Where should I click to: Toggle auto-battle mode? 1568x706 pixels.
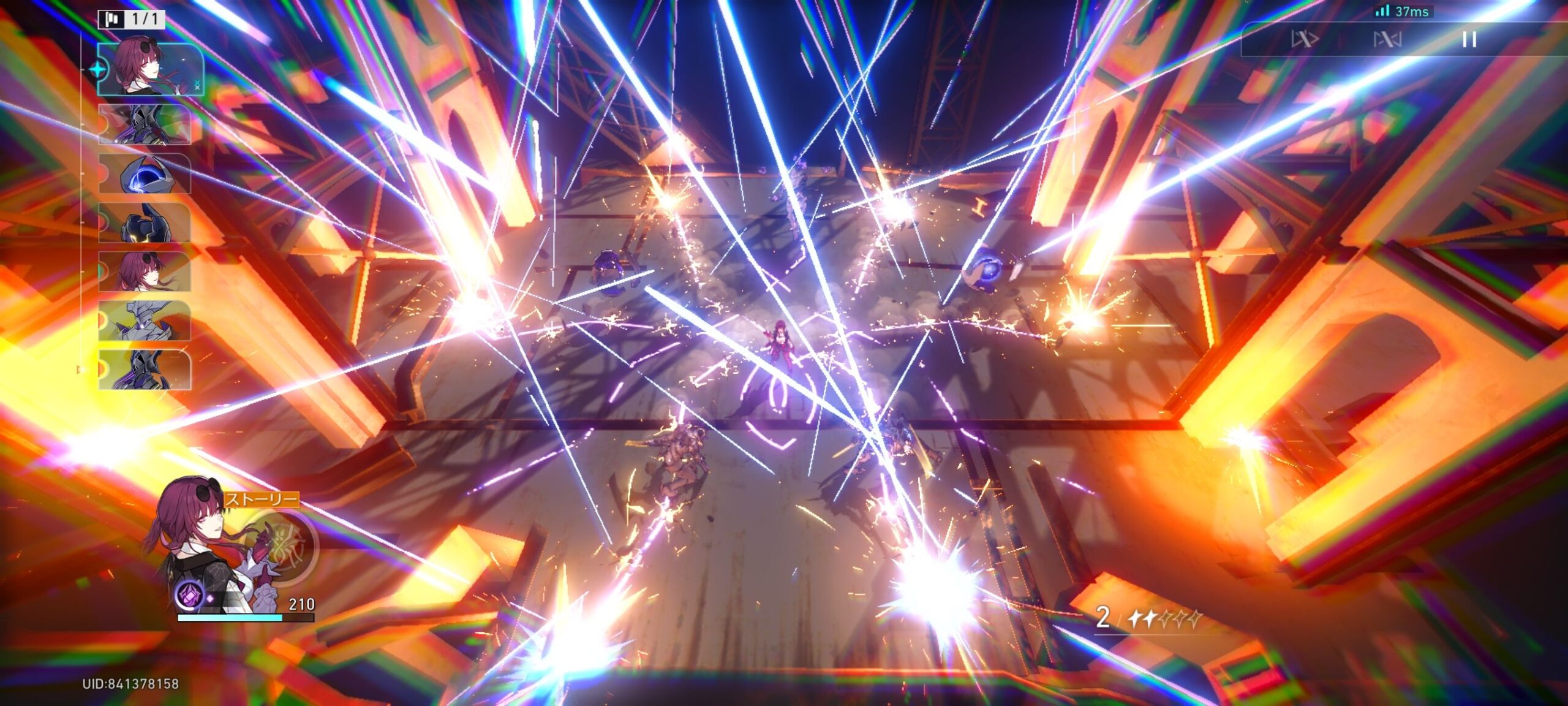pos(1387,40)
